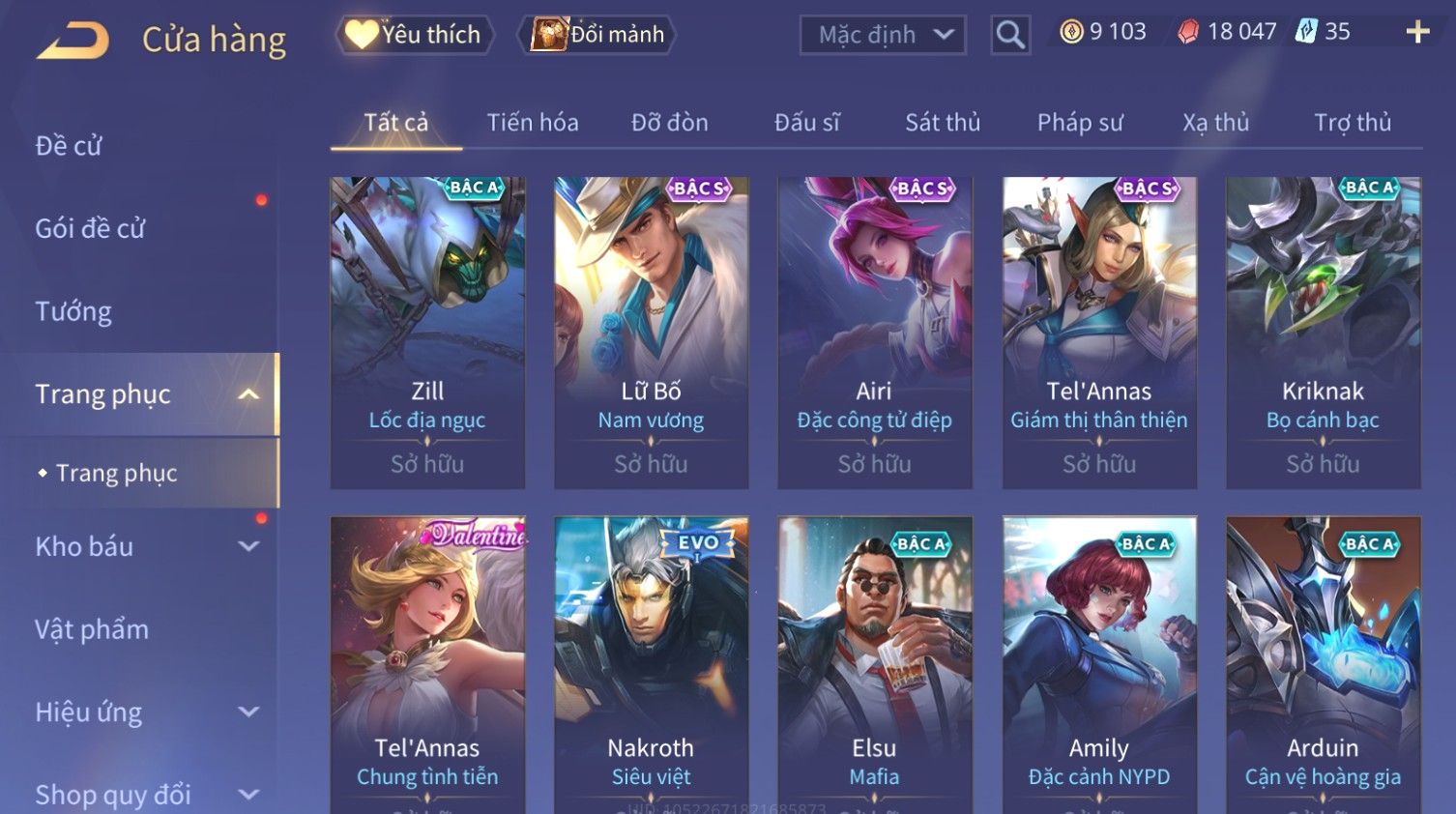Select the Đỡ đòn category tab
The image size is (1456, 814).
coord(670,123)
